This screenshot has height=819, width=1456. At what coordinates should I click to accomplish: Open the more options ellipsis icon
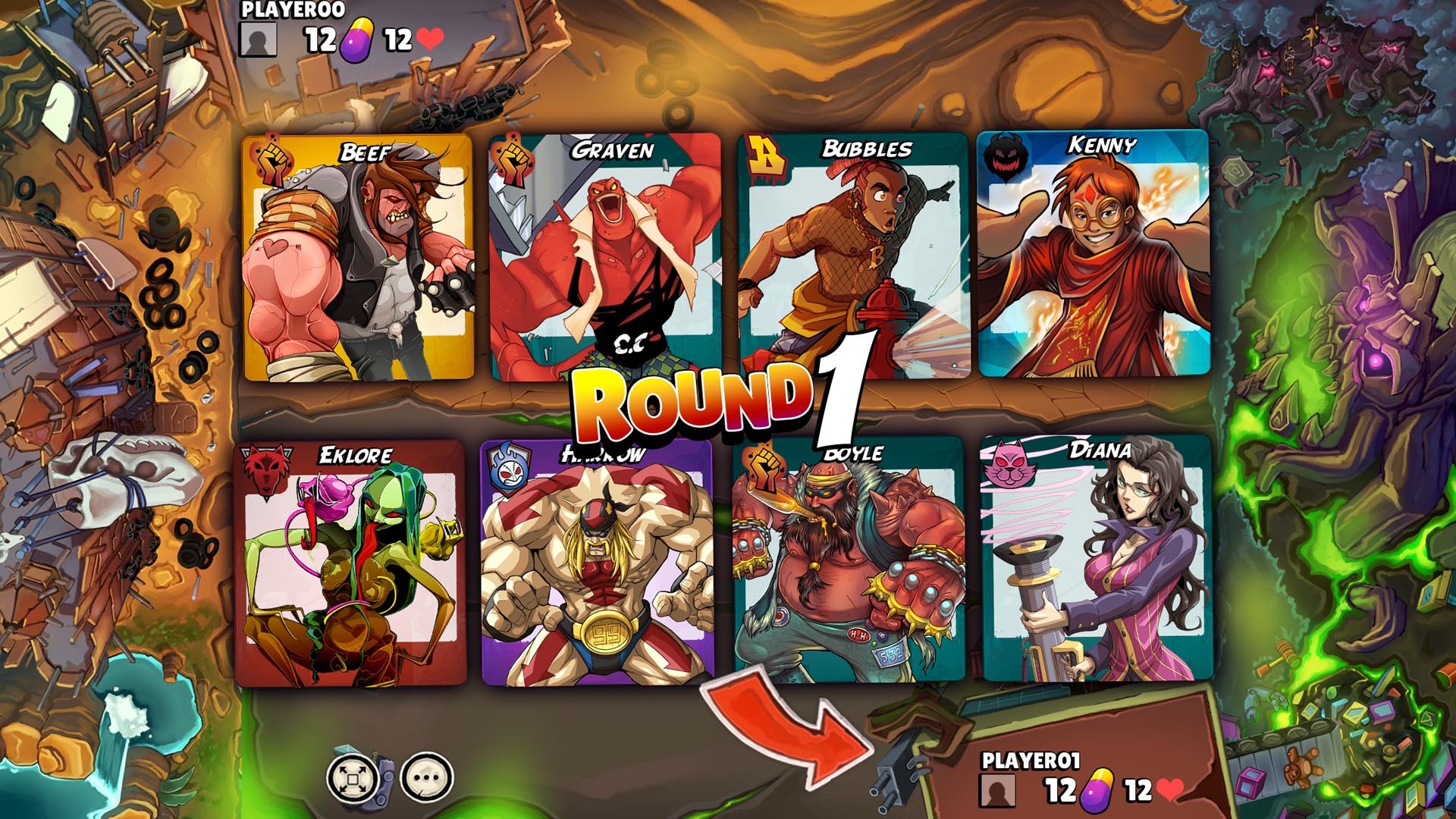click(x=422, y=777)
